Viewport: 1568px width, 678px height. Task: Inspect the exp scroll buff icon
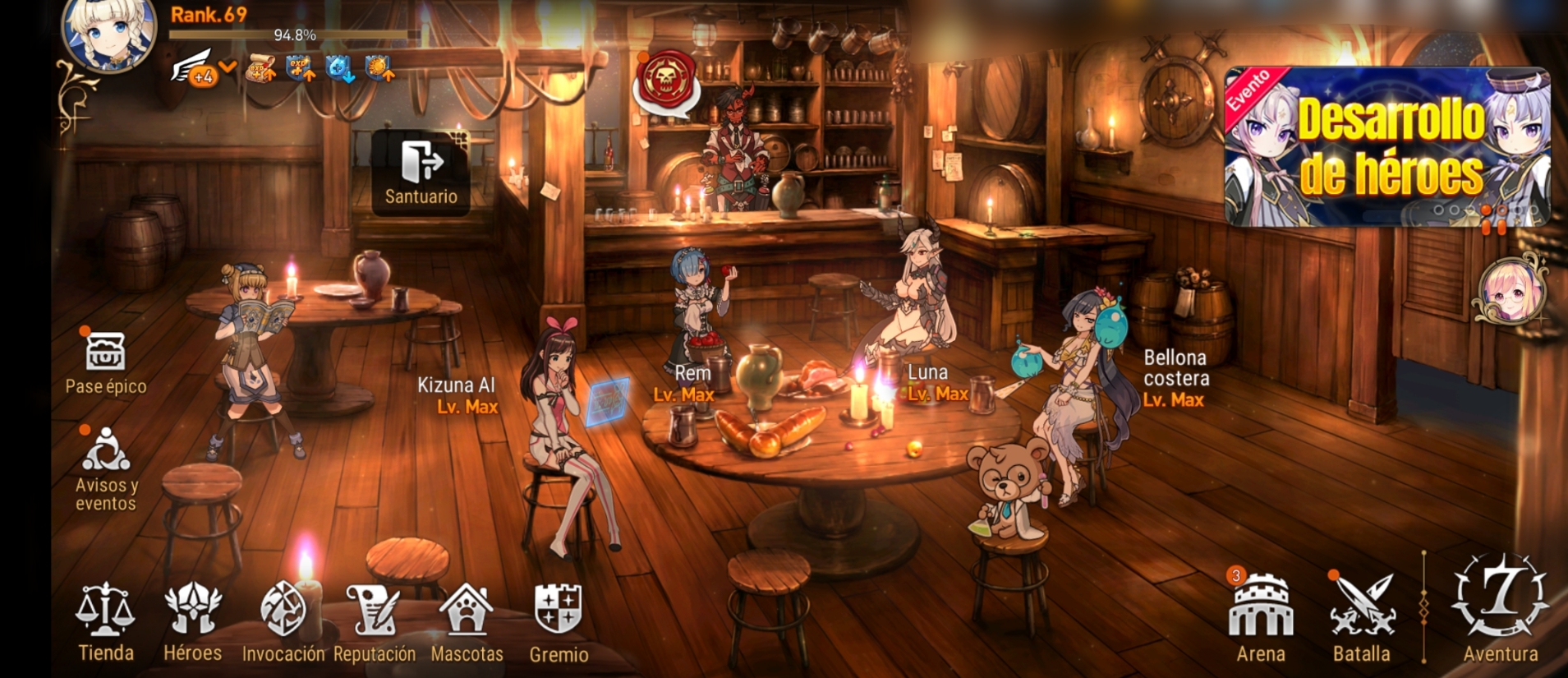(261, 71)
